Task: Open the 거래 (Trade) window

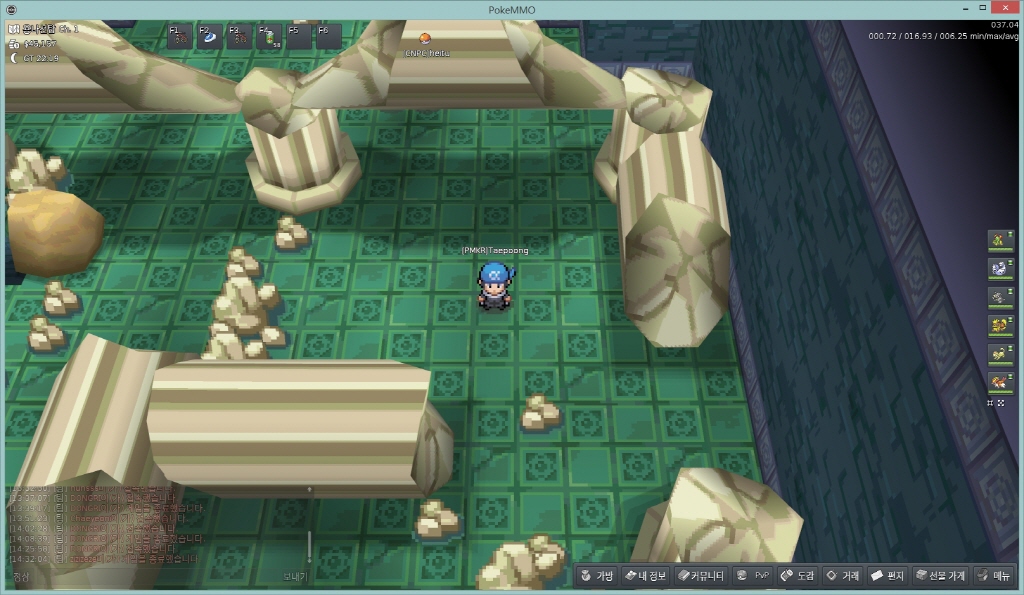Action: click(841, 576)
